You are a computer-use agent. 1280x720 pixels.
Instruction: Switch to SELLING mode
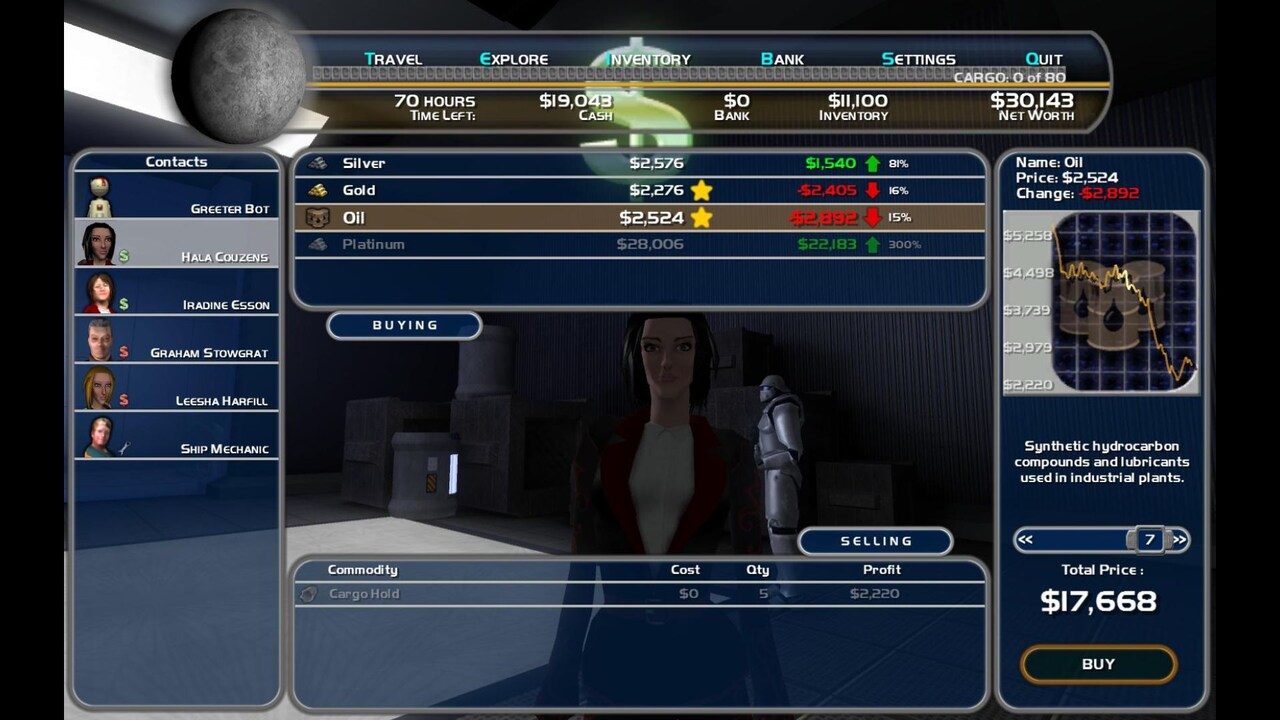(874, 541)
